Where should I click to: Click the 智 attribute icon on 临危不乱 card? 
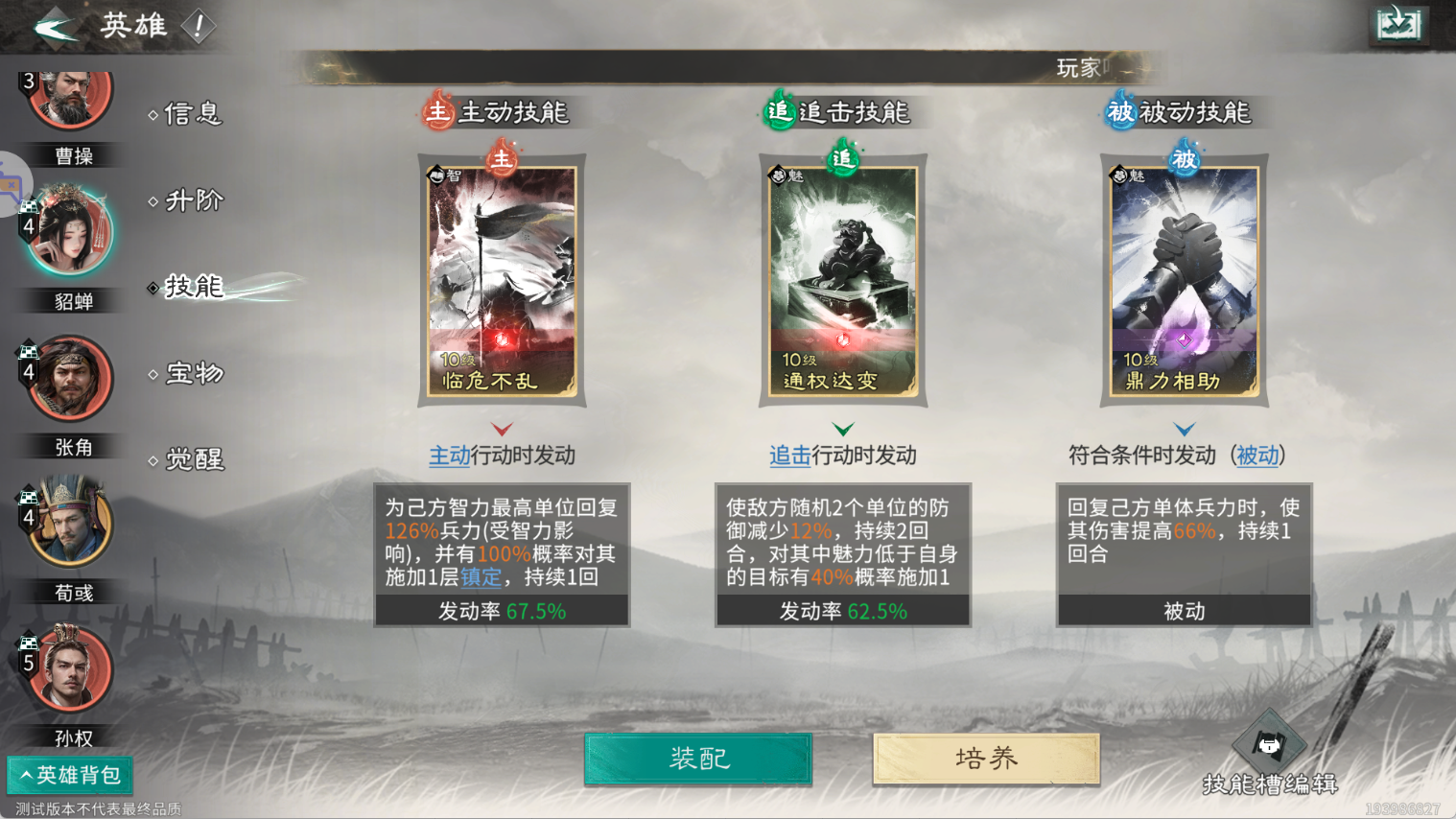pyautogui.click(x=436, y=174)
